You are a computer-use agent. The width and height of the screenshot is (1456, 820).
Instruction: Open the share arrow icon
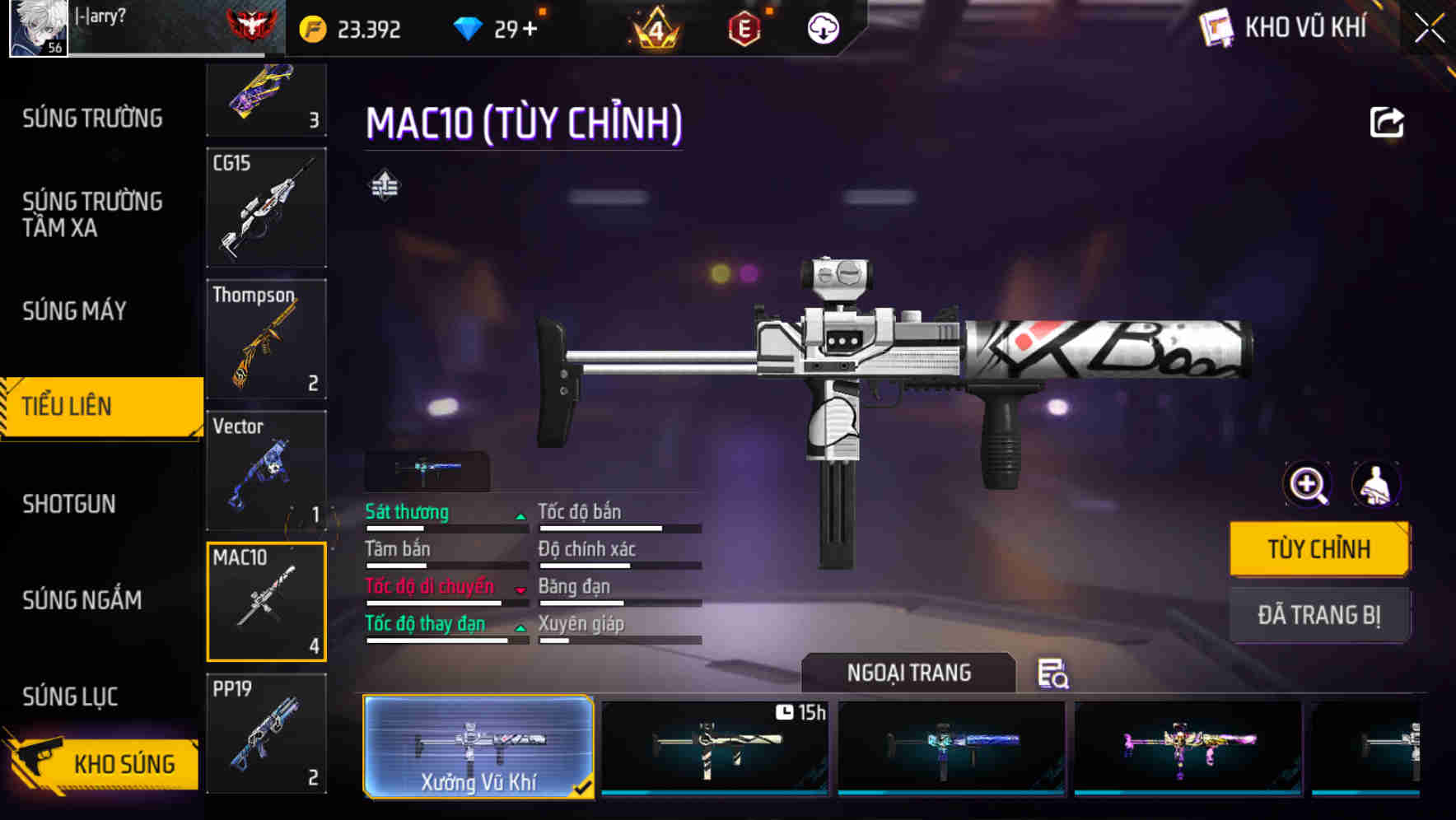1386,123
